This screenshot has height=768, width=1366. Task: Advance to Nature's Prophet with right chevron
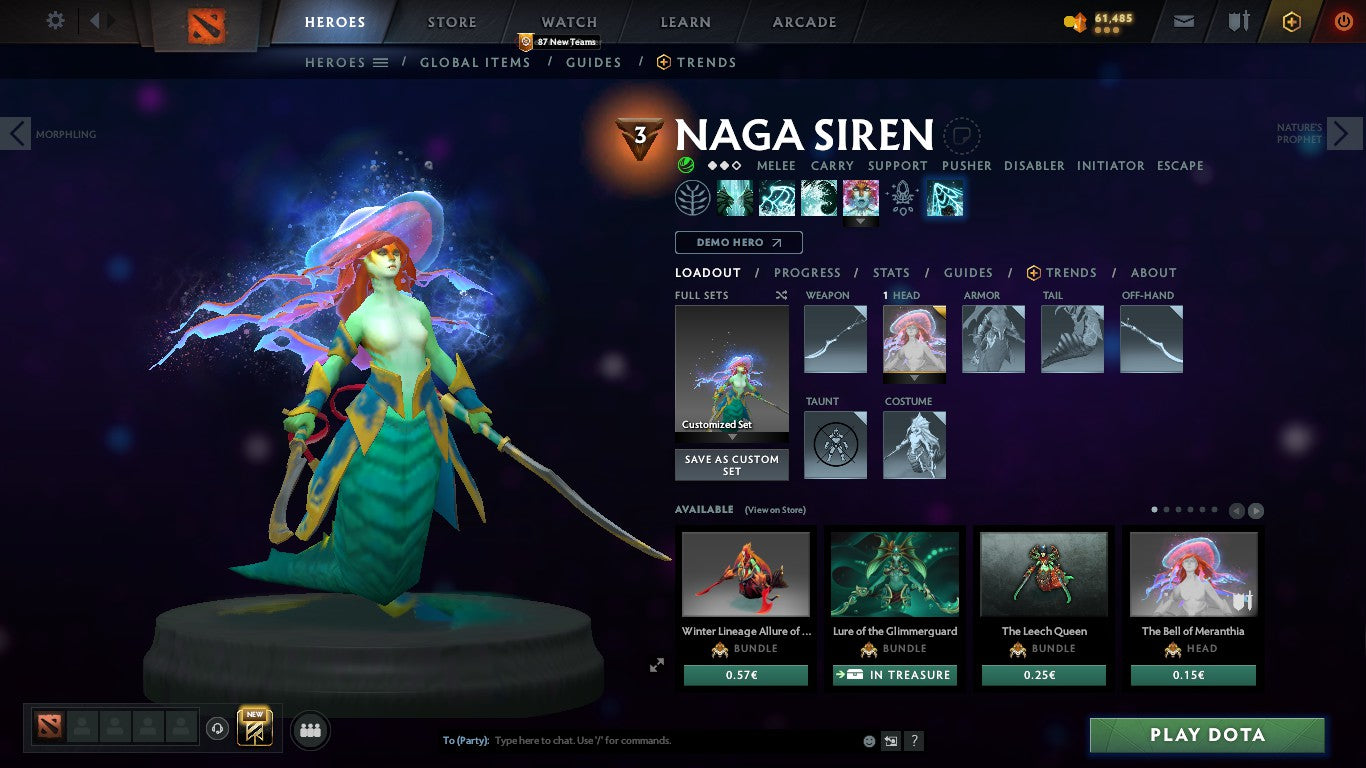pos(1346,132)
